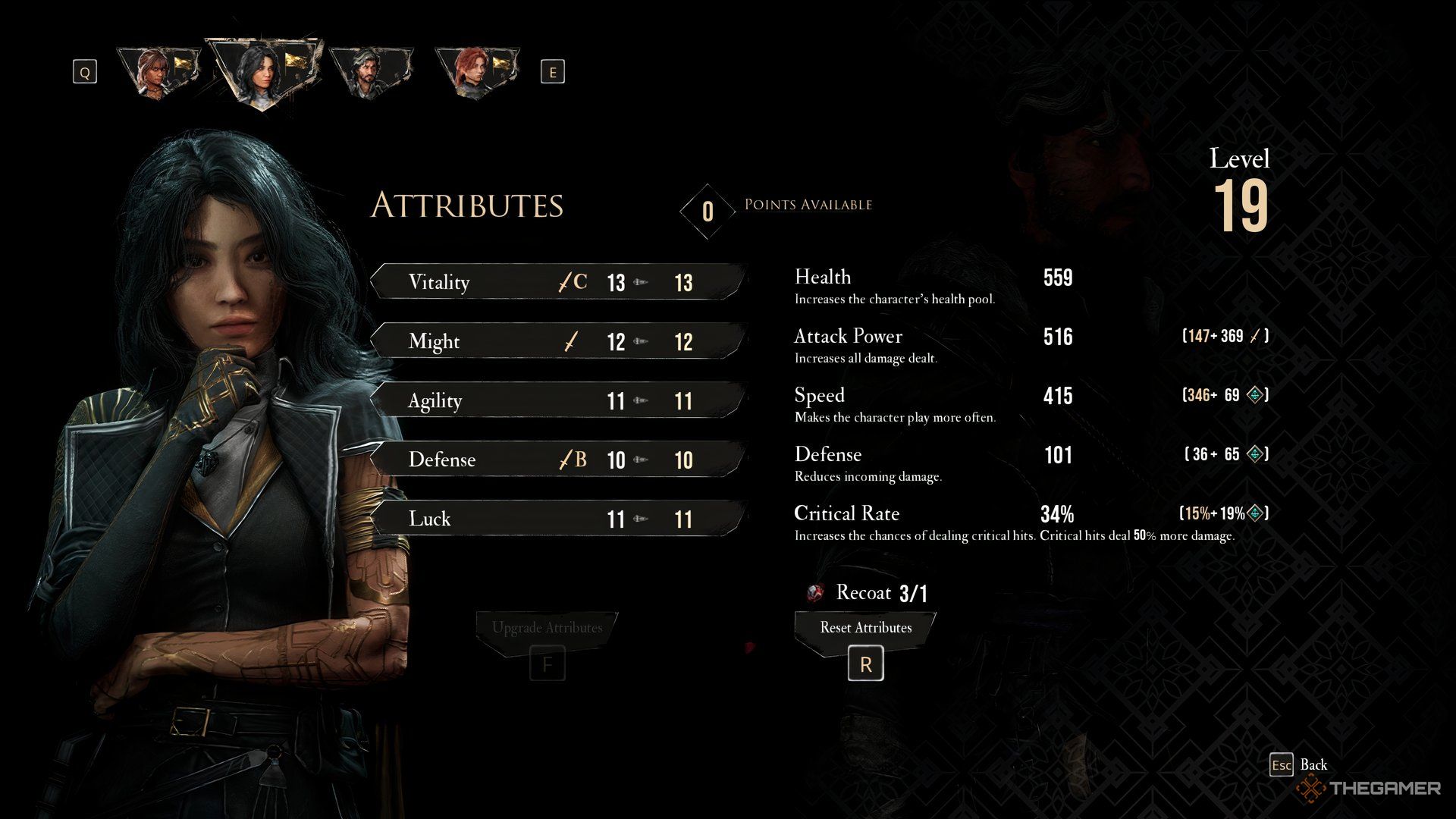Switch to the red-haired character portrait
Viewport: 1456px width, 819px height.
[476, 71]
